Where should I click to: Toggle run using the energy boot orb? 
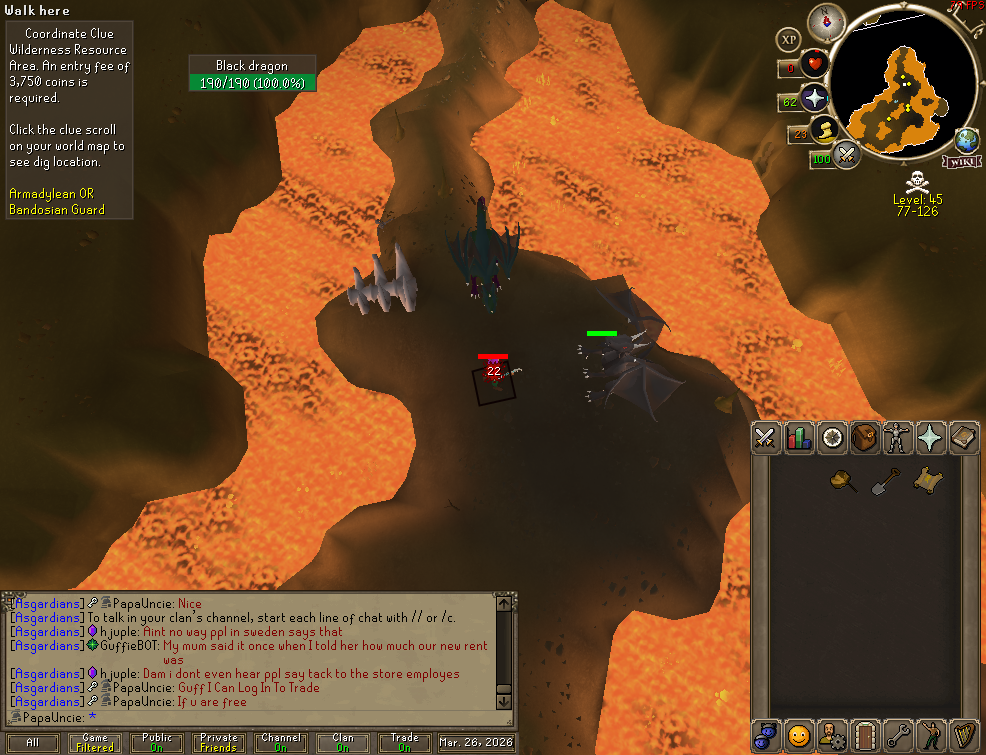coord(826,131)
